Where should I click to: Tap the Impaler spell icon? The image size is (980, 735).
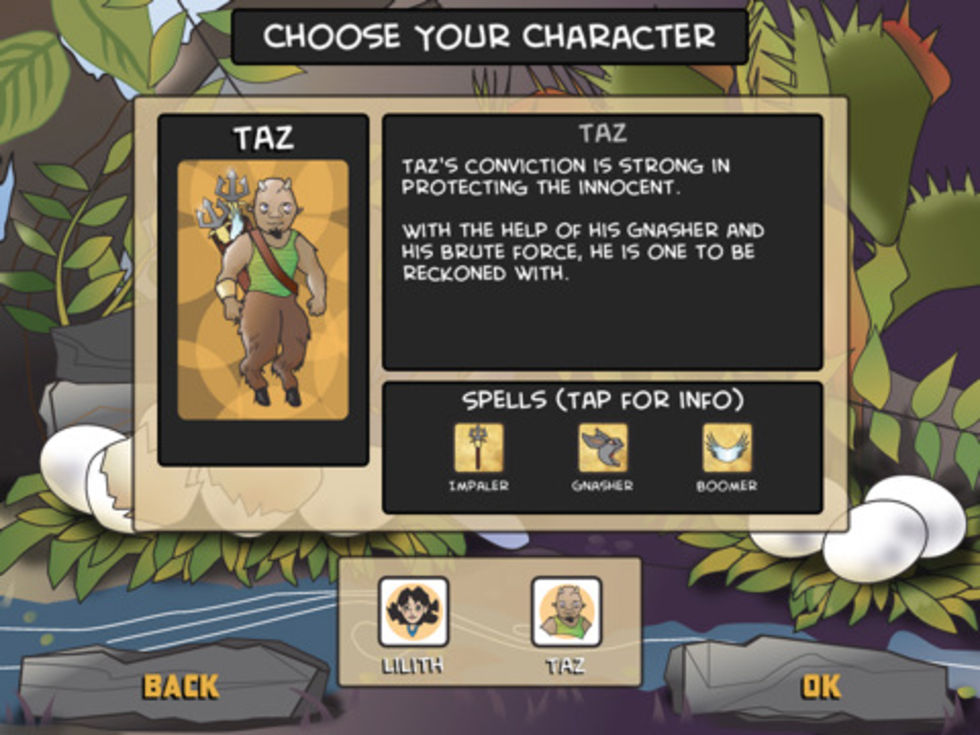[479, 448]
